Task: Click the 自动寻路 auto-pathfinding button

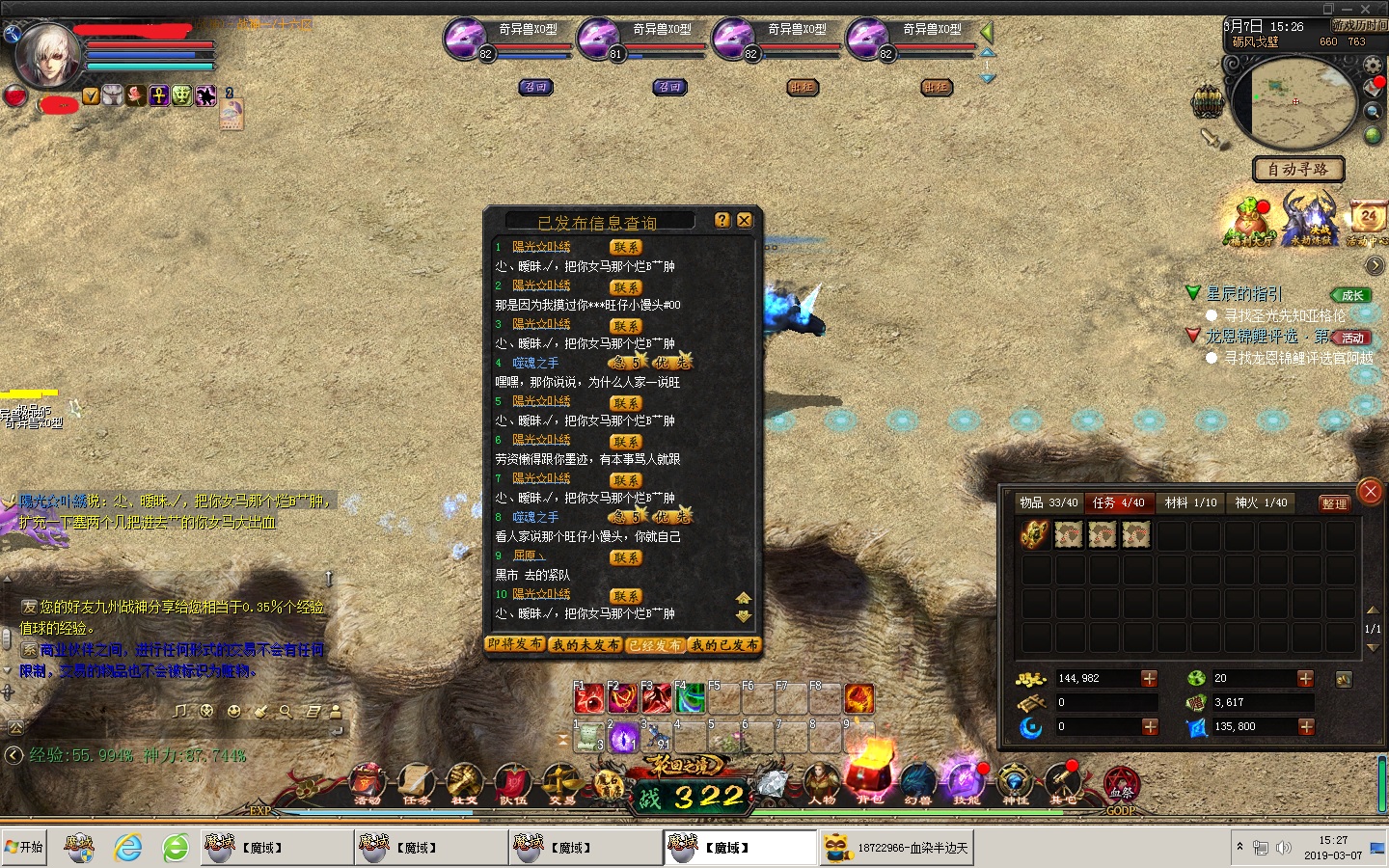Action: [x=1297, y=170]
